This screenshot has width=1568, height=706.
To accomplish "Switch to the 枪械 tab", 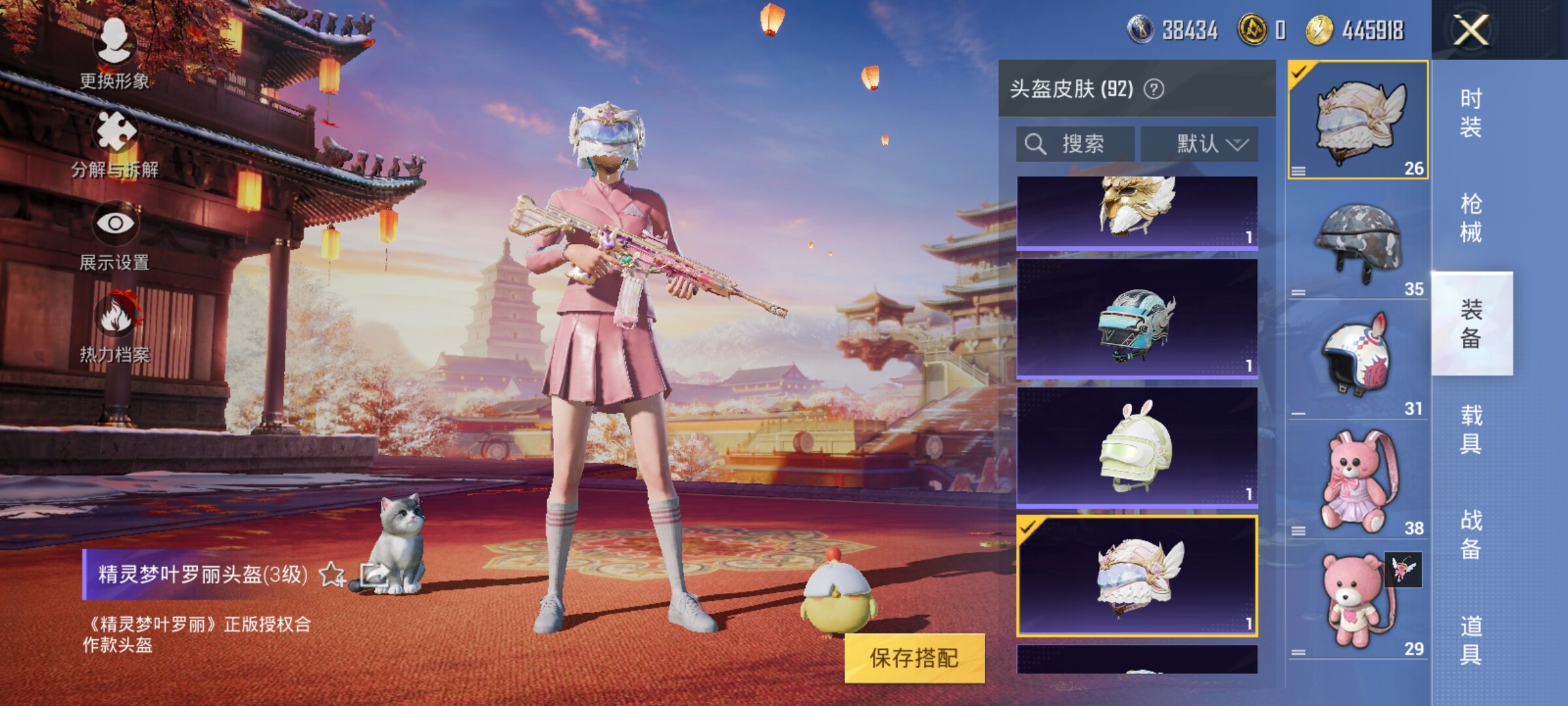I will pos(1470,218).
